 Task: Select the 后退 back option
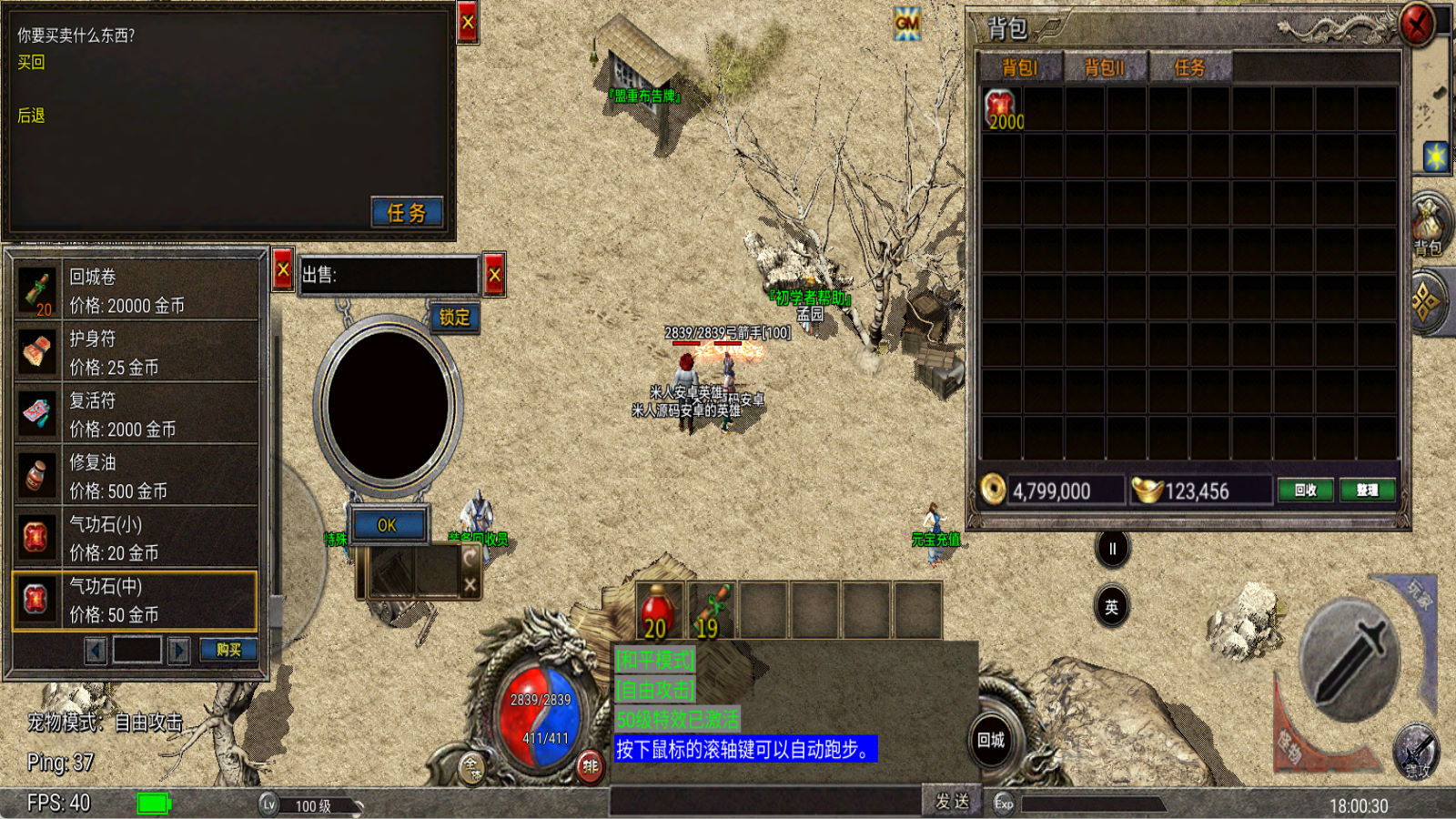click(31, 116)
